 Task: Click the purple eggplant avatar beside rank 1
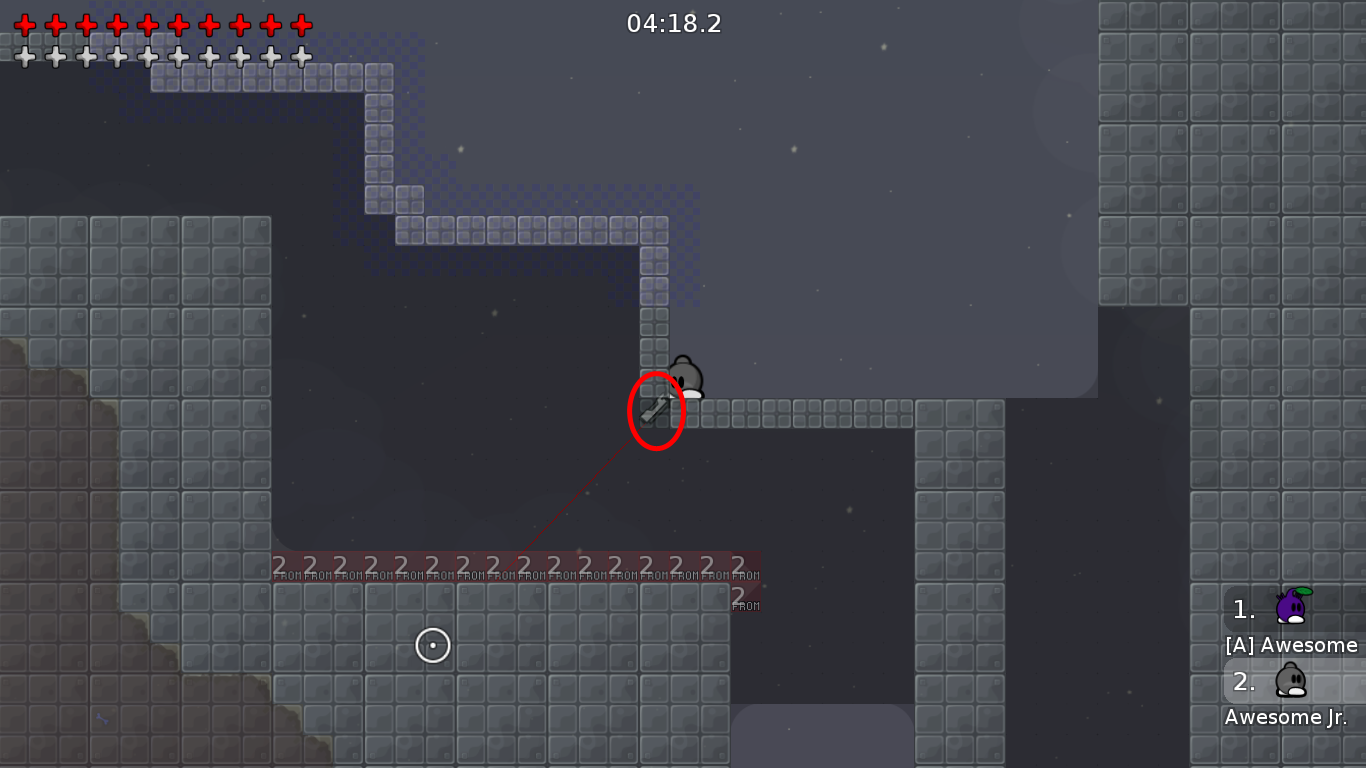(x=1293, y=608)
